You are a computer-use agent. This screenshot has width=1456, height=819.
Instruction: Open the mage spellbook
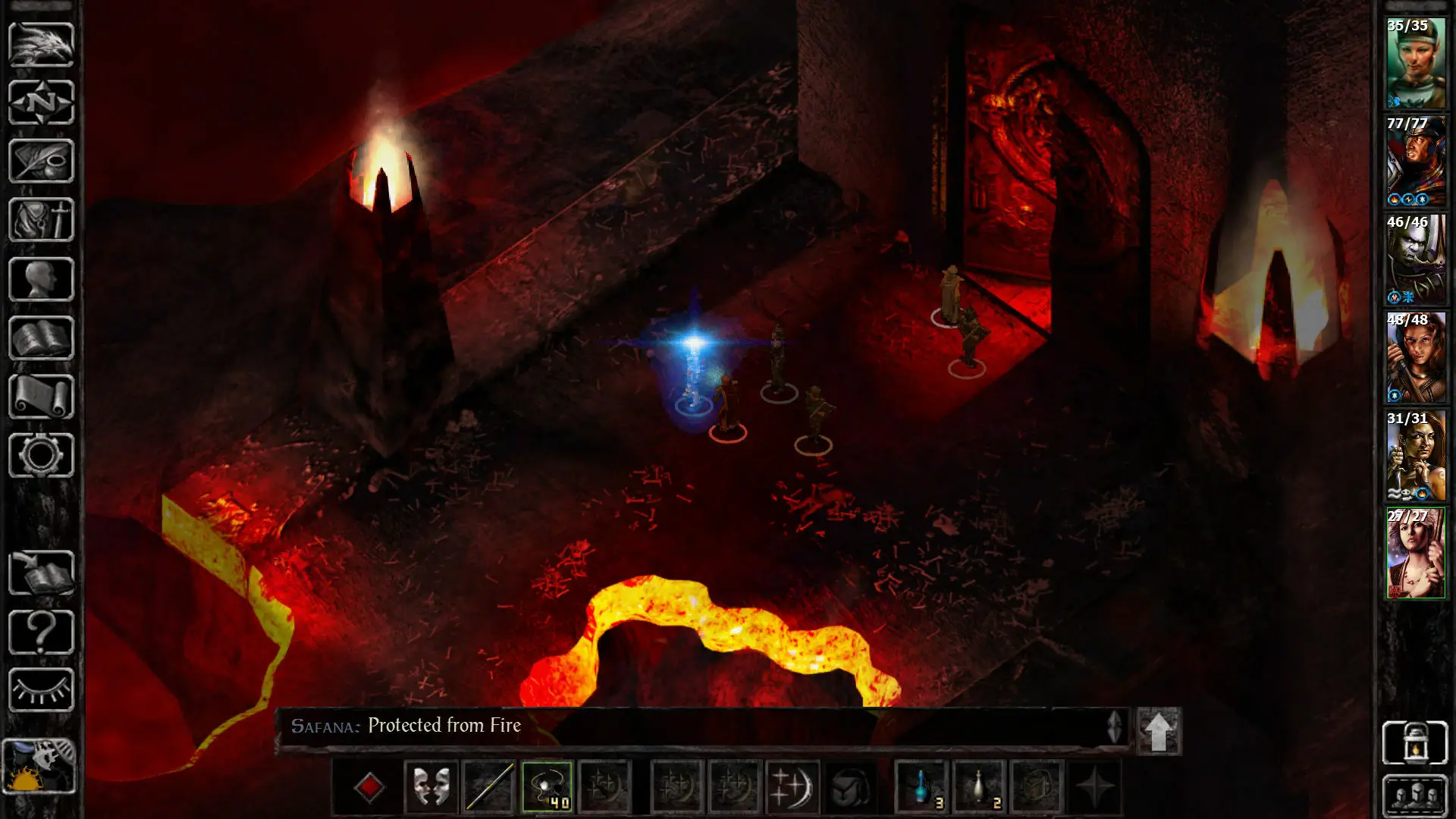click(41, 338)
